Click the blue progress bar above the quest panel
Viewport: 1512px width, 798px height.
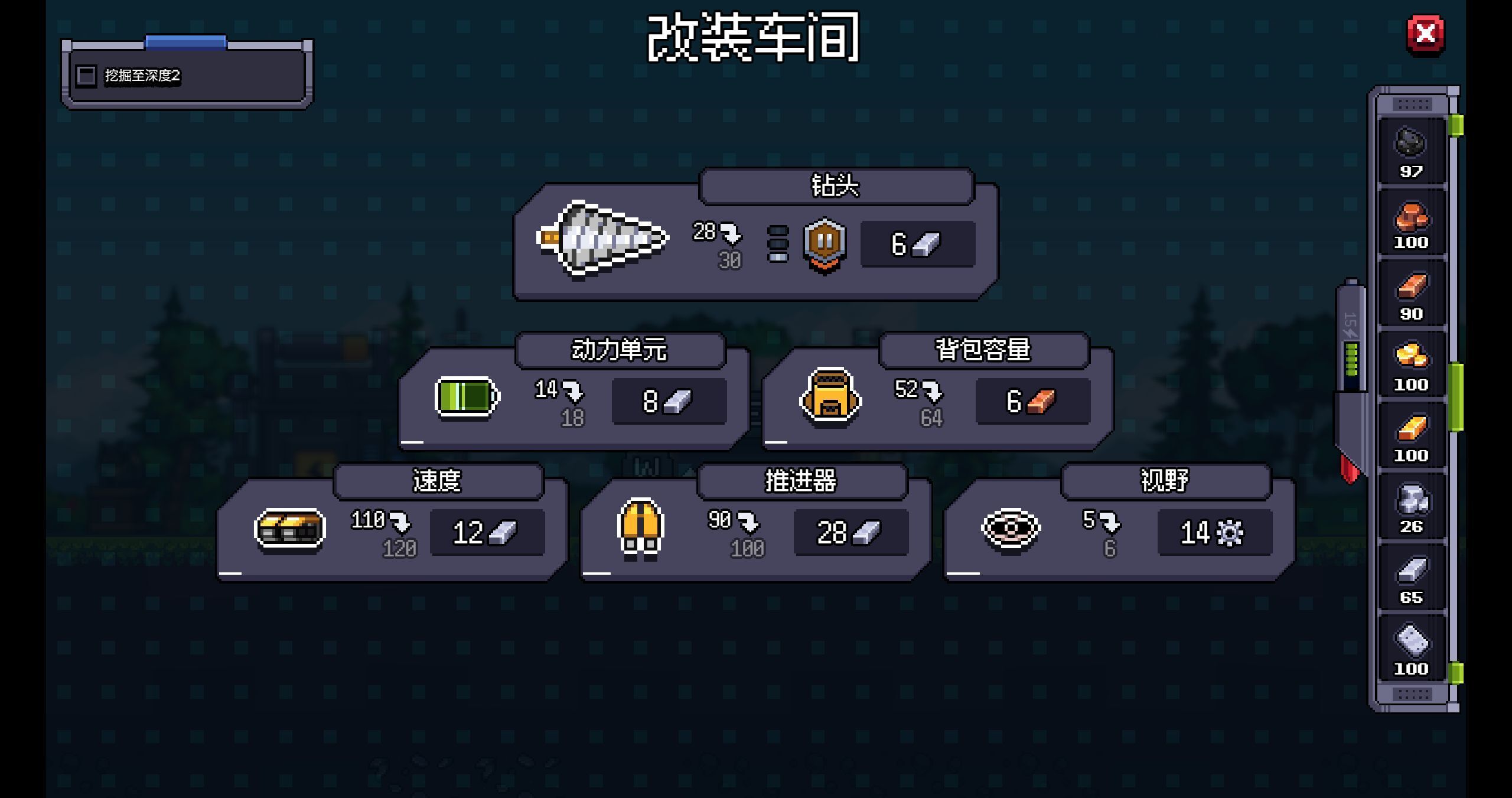coord(185,41)
